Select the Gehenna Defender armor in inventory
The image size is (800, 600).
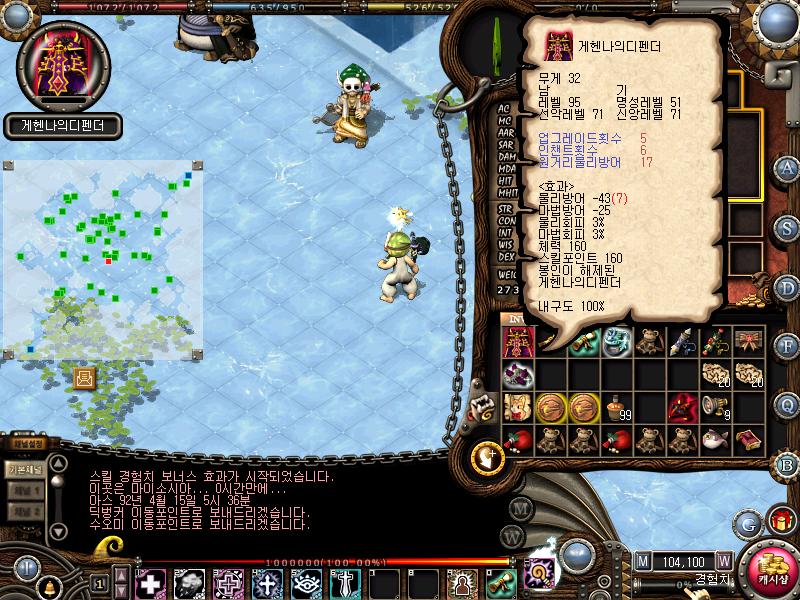[518, 343]
